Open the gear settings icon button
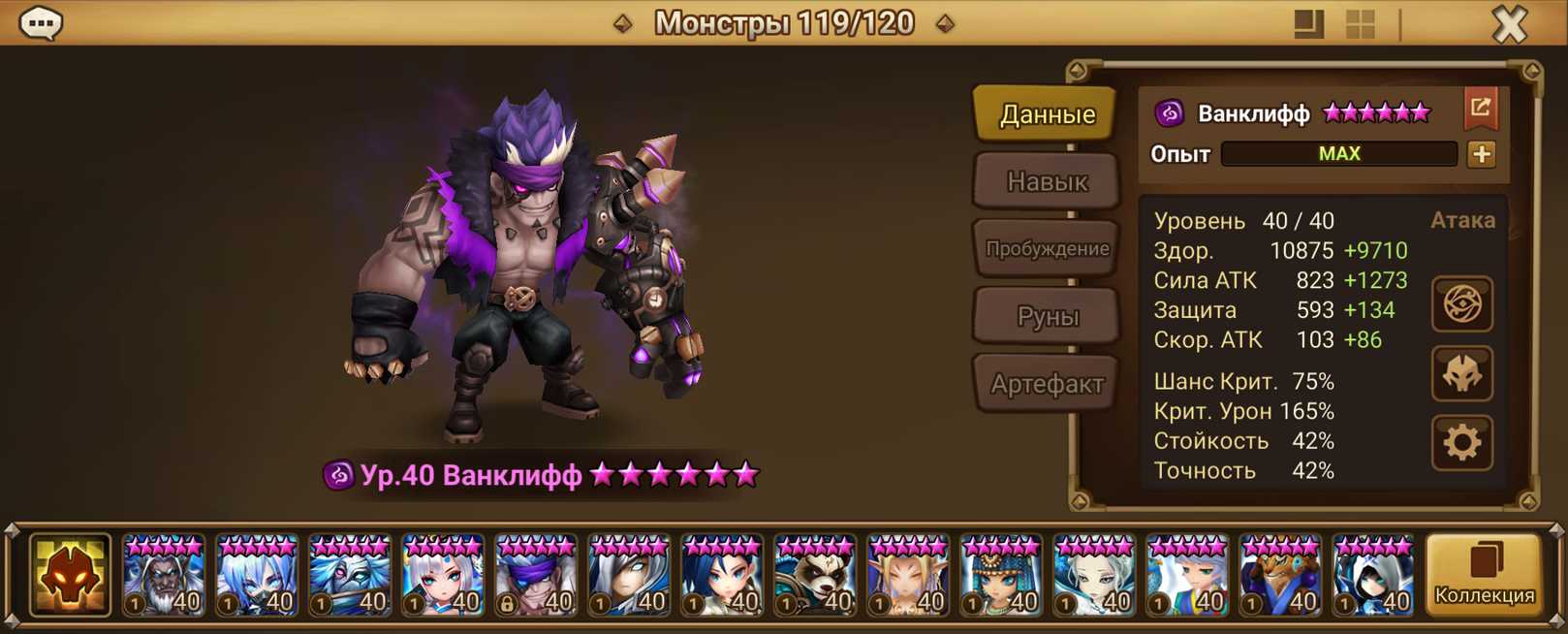This screenshot has height=634, width=1568. [x=1461, y=443]
